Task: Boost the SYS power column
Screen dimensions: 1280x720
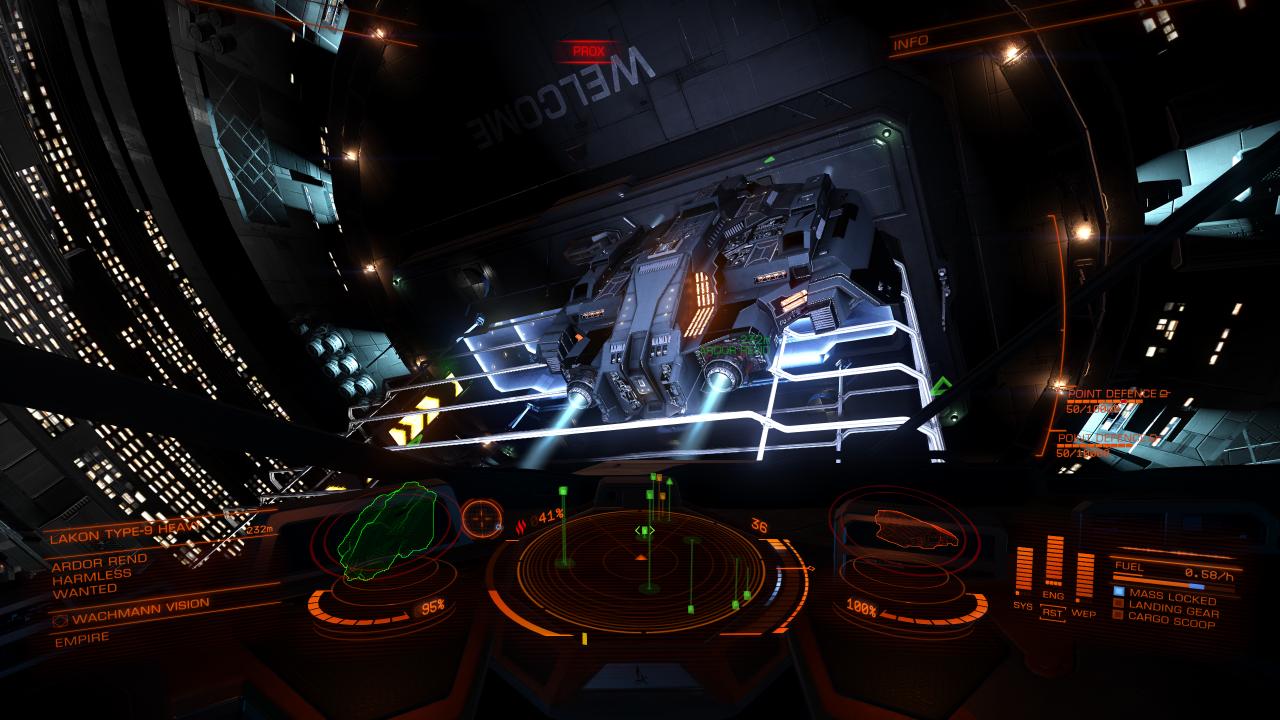Action: tap(1023, 570)
